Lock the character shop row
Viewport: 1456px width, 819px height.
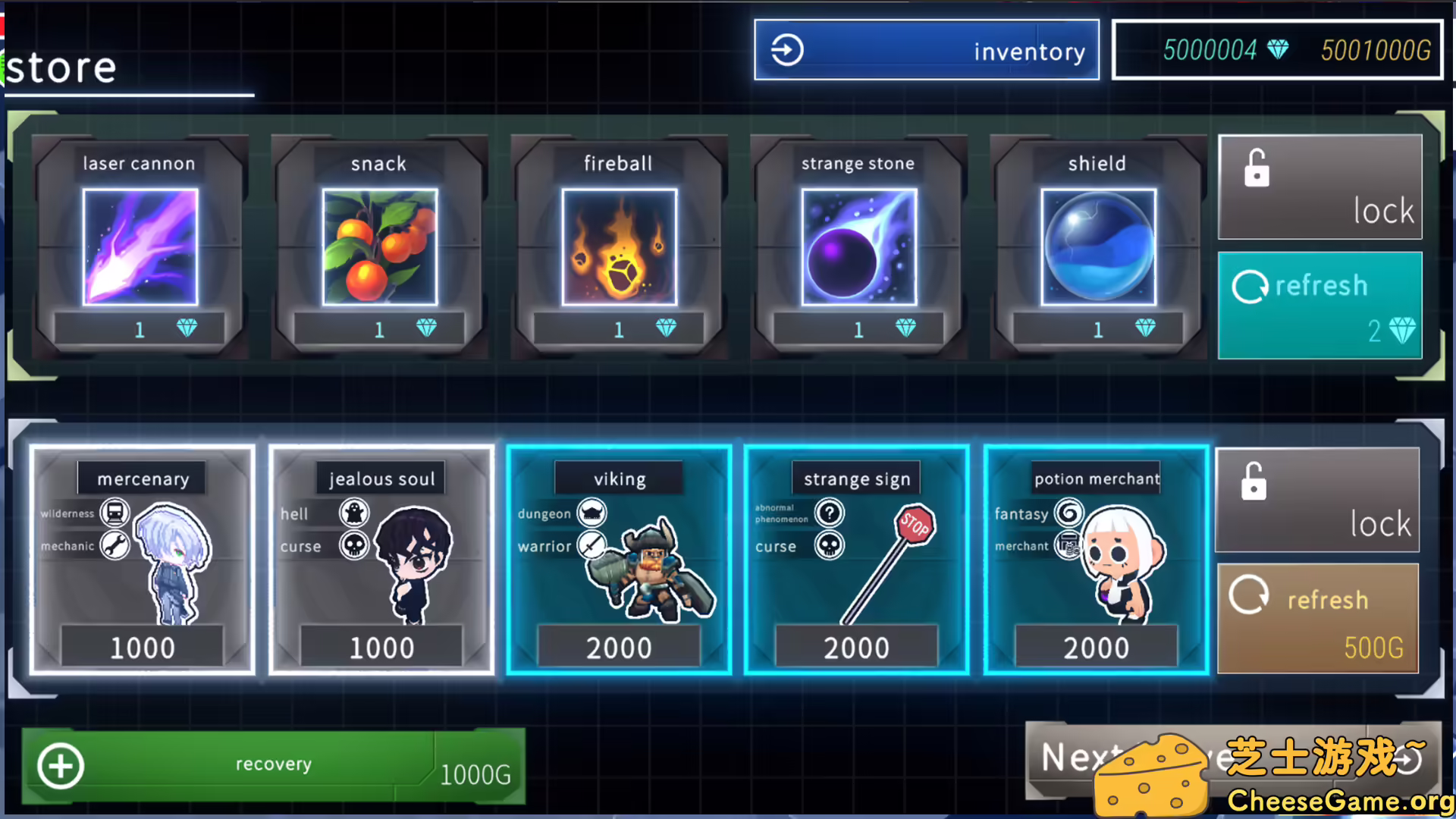coord(1317,500)
